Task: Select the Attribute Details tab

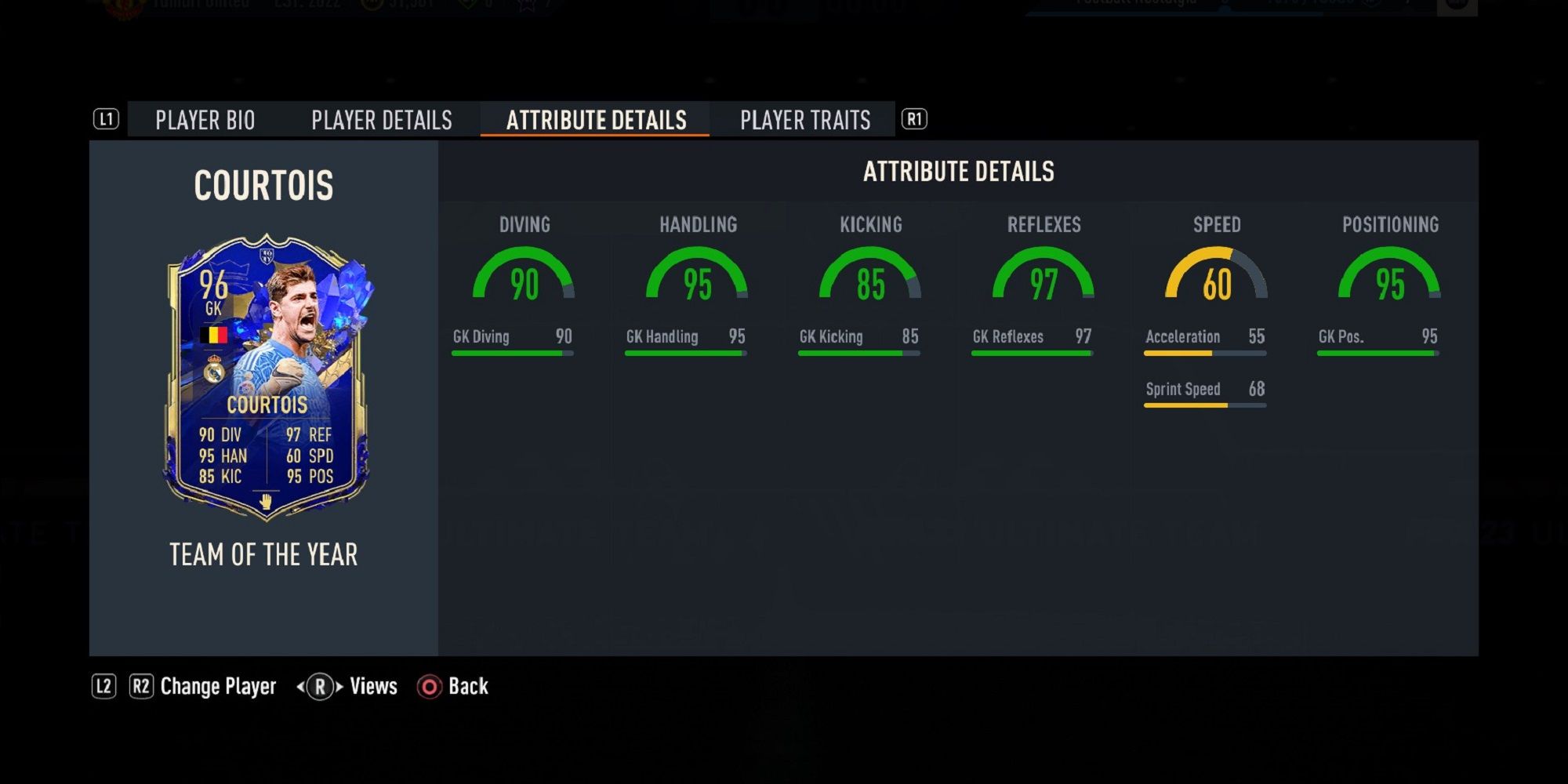Action: pos(596,120)
